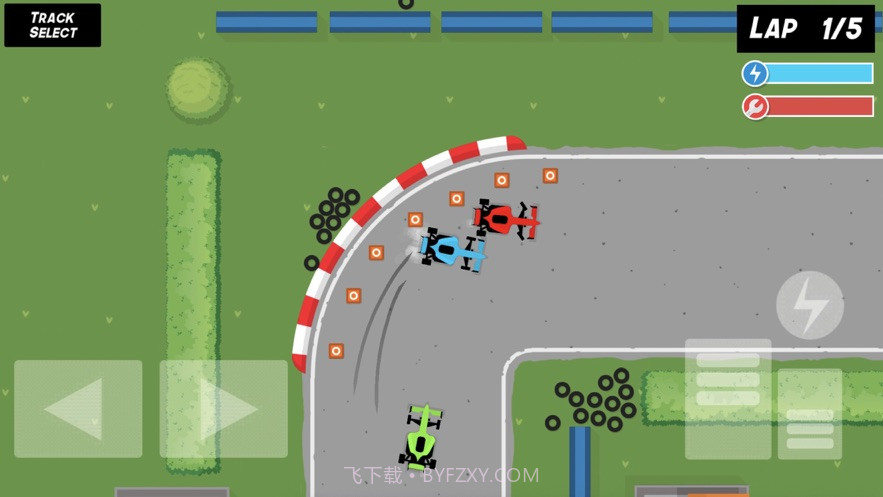Steer right with the right arrow button
This screenshot has height=497, width=883.
tap(223, 408)
